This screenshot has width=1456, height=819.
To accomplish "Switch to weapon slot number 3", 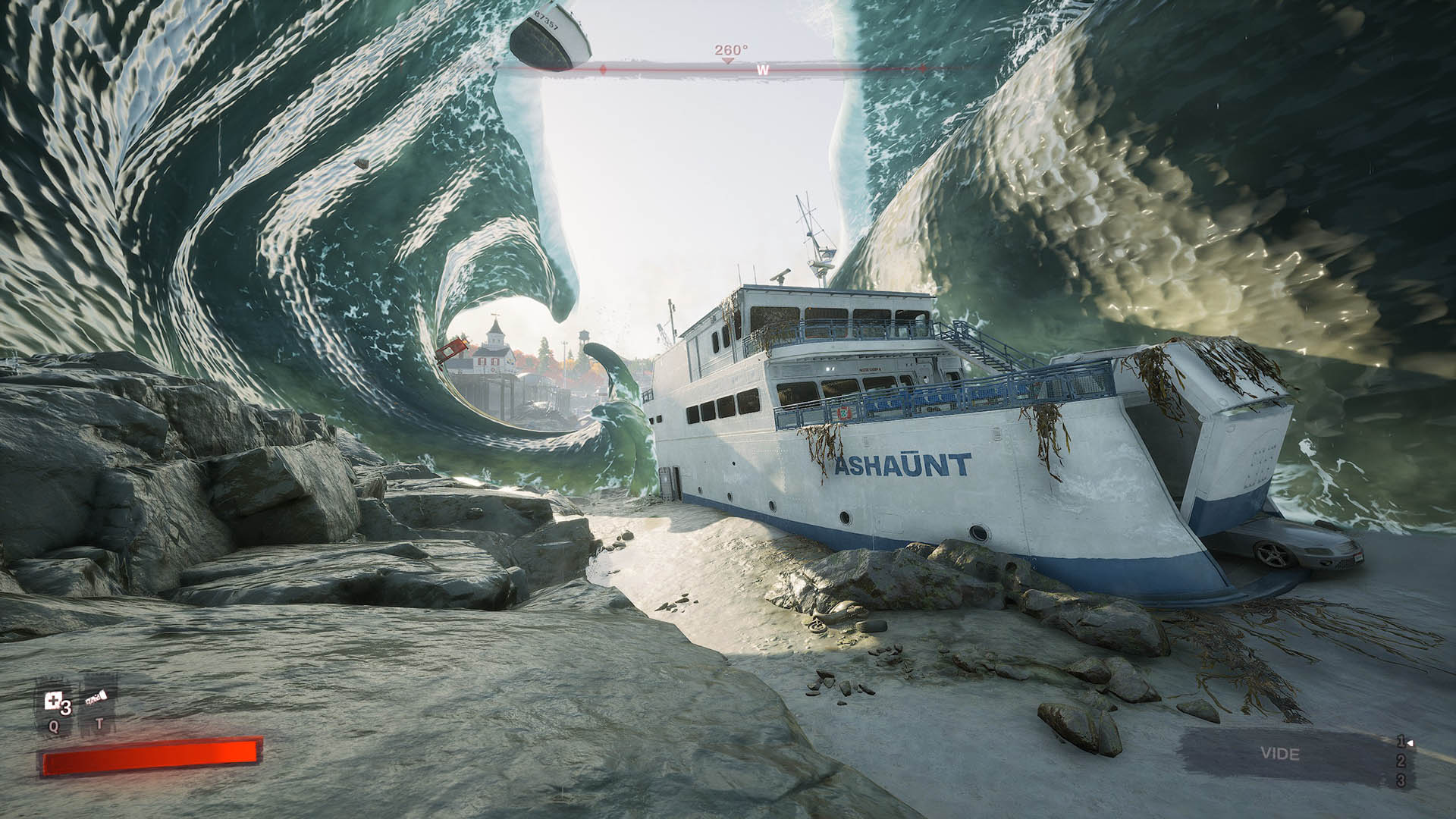I will (1401, 780).
